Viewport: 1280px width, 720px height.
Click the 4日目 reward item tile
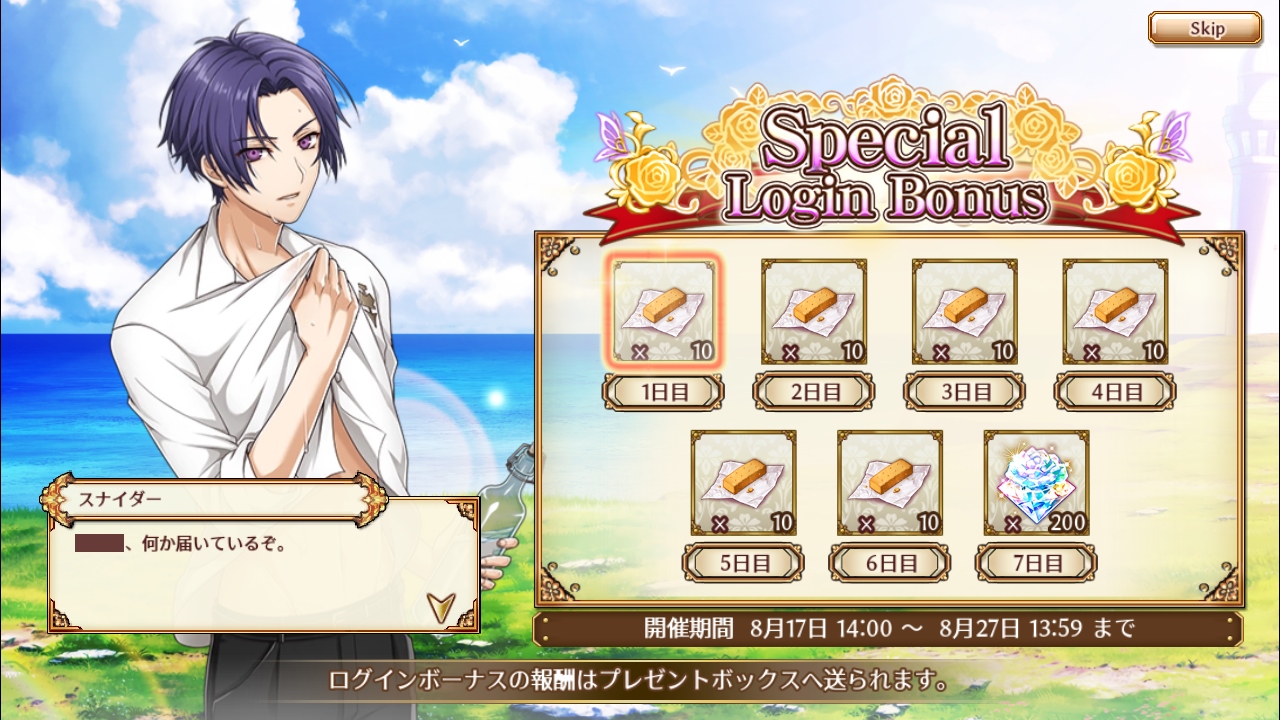coord(1115,312)
